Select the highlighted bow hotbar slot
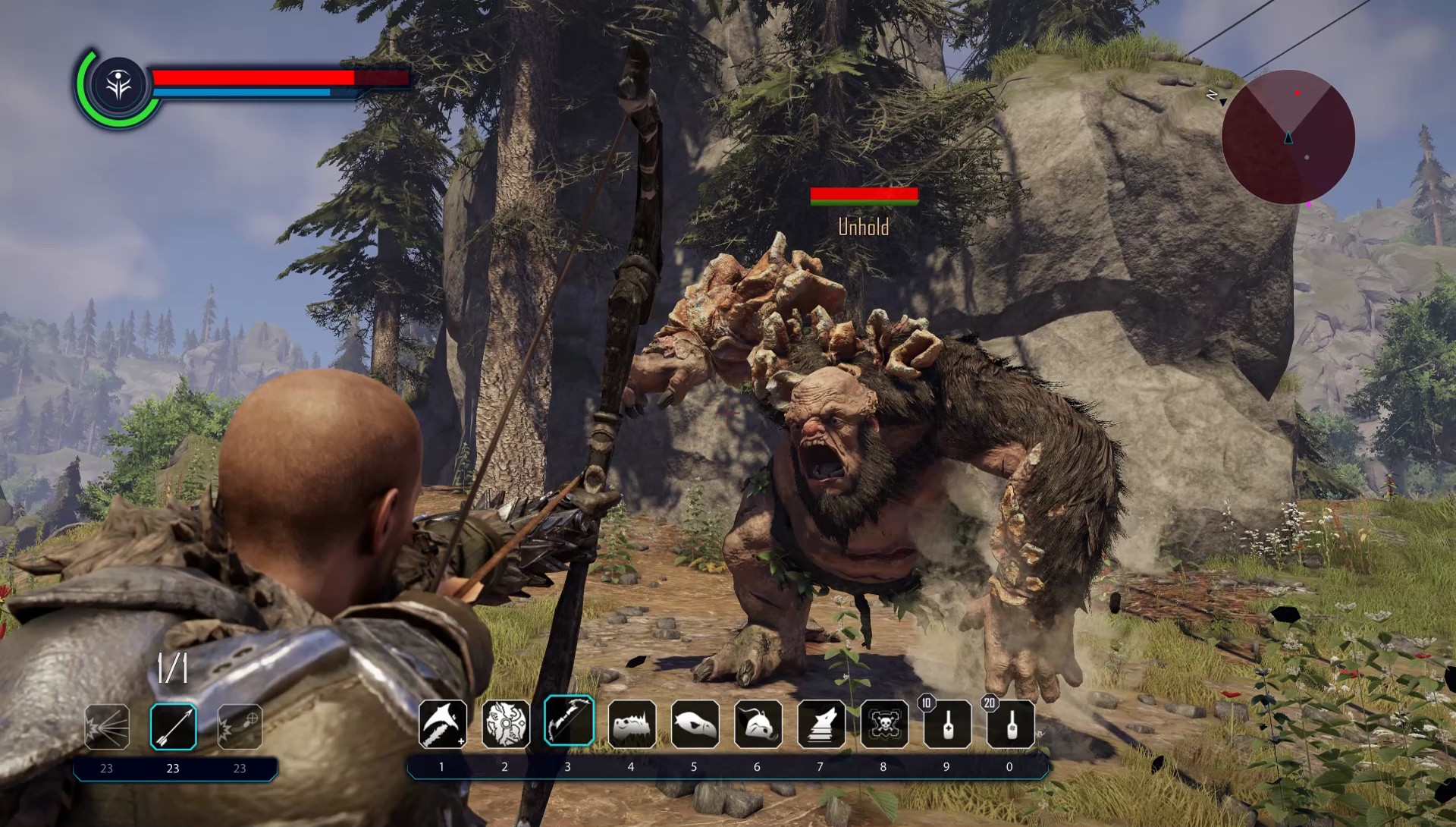 pyautogui.click(x=569, y=722)
